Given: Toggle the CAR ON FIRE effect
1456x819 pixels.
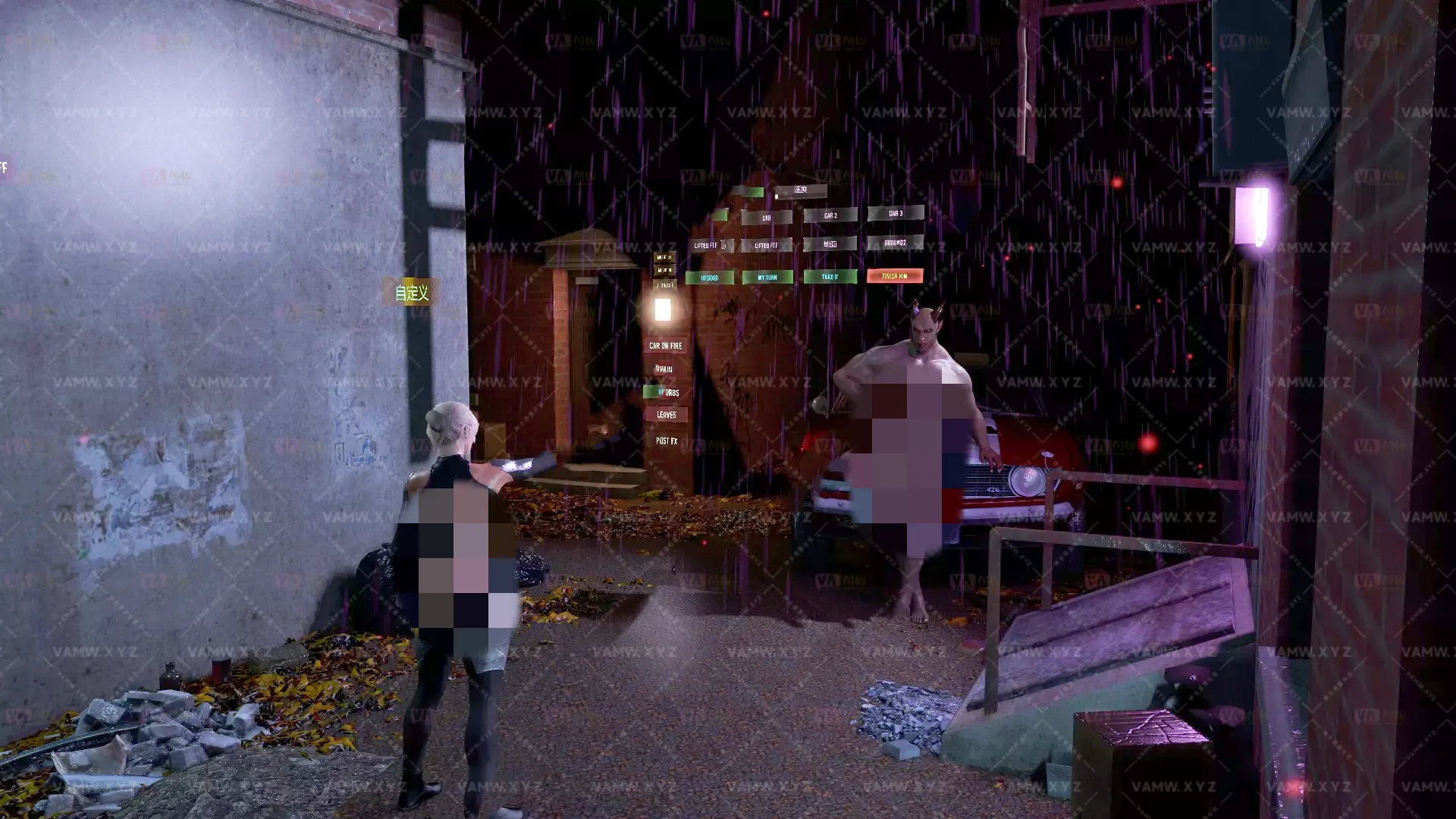Looking at the screenshot, I should click(x=665, y=346).
